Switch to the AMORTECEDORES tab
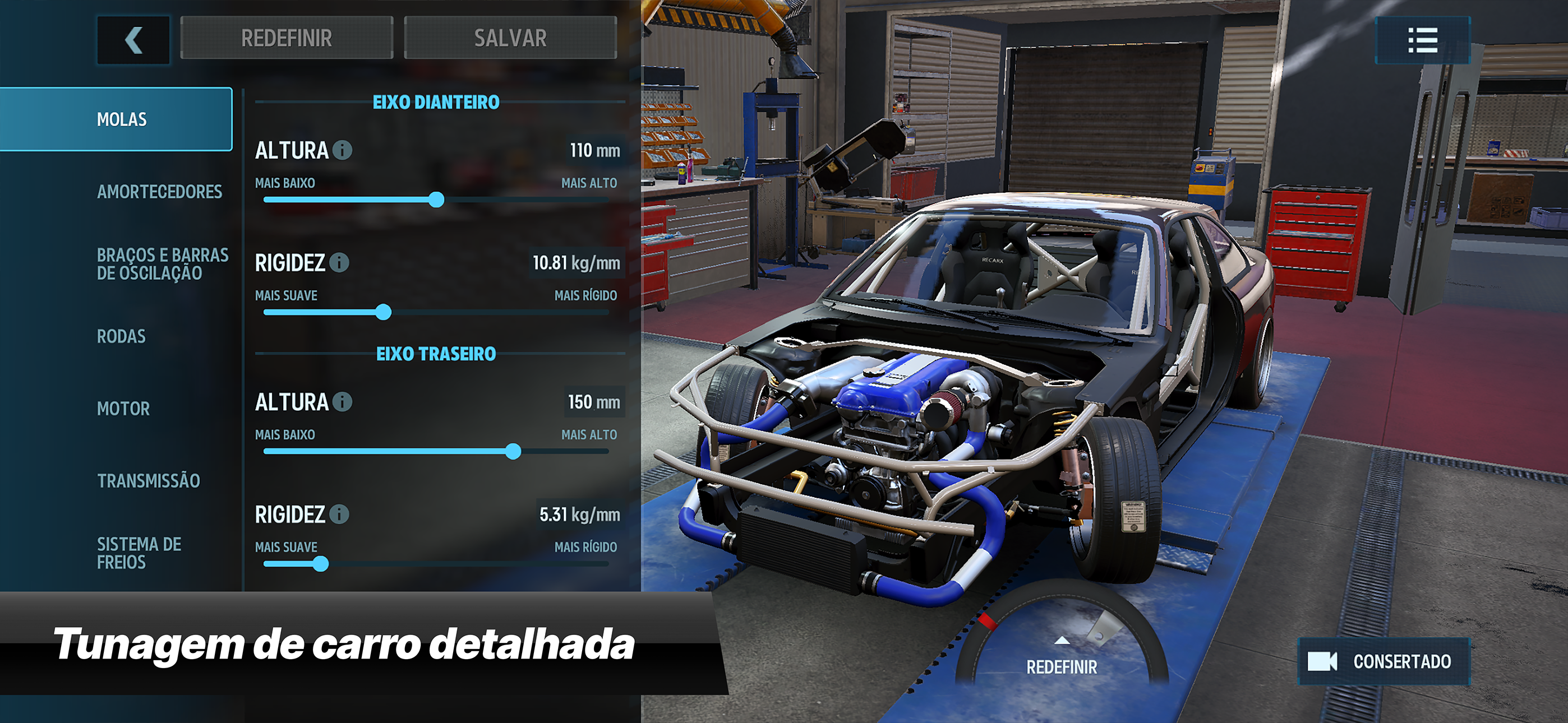This screenshot has width=1568, height=723. pos(160,192)
